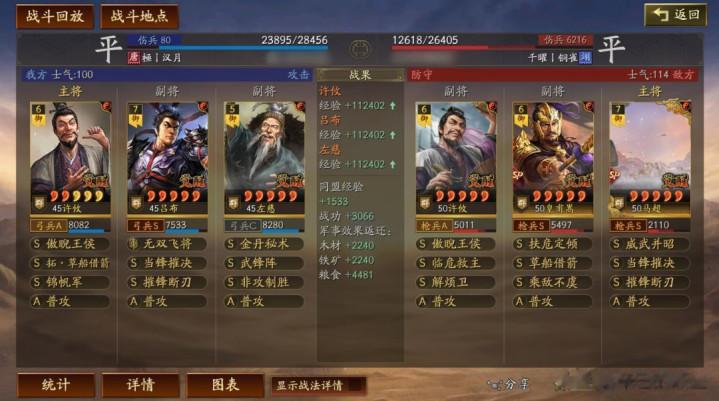View the 扶危定倾 tactic
Image resolution: width=719 pixels, height=401 pixels.
(552, 243)
